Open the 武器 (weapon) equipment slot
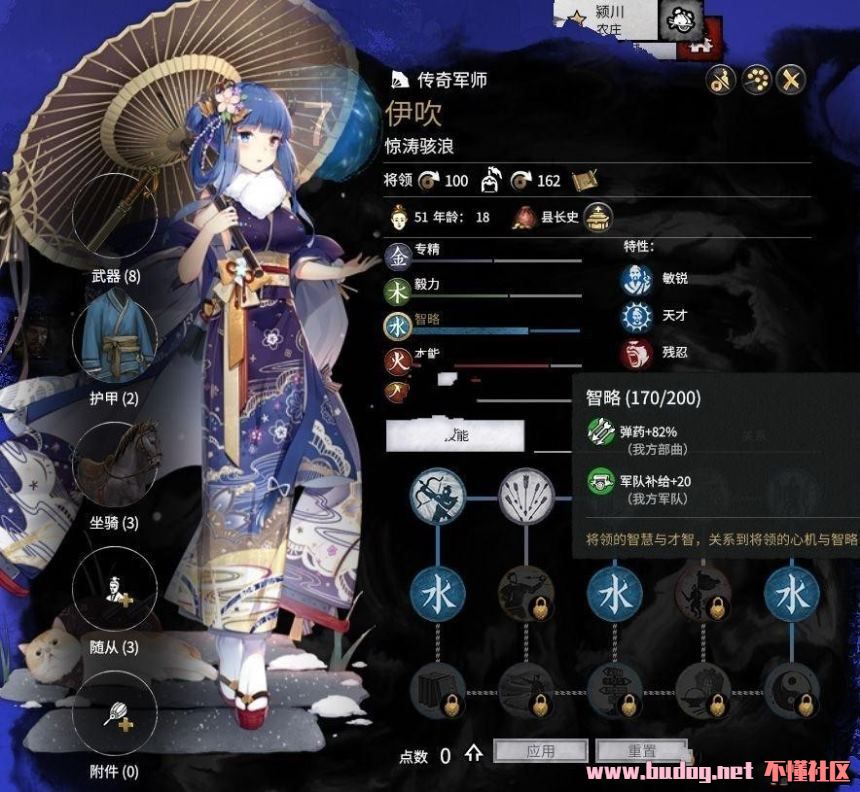The height and width of the screenshot is (792, 860). tap(115, 215)
